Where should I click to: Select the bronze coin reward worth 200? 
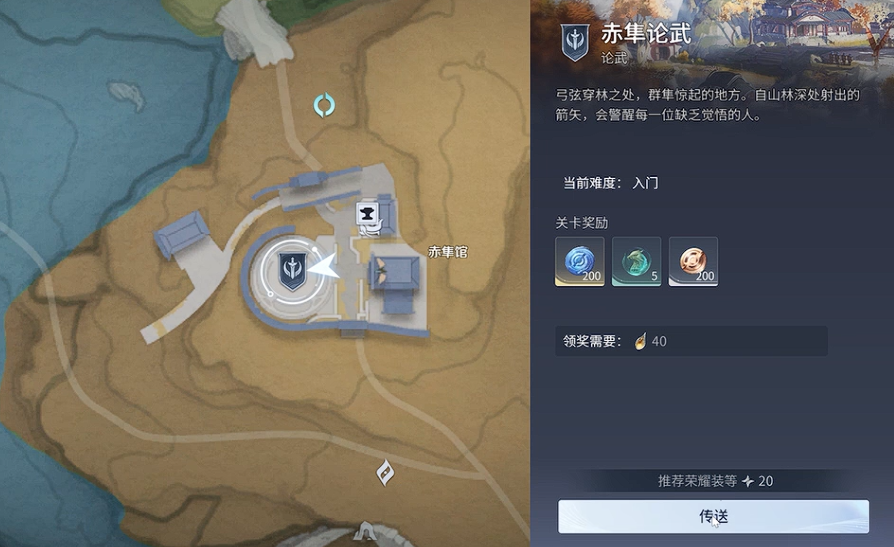(693, 261)
